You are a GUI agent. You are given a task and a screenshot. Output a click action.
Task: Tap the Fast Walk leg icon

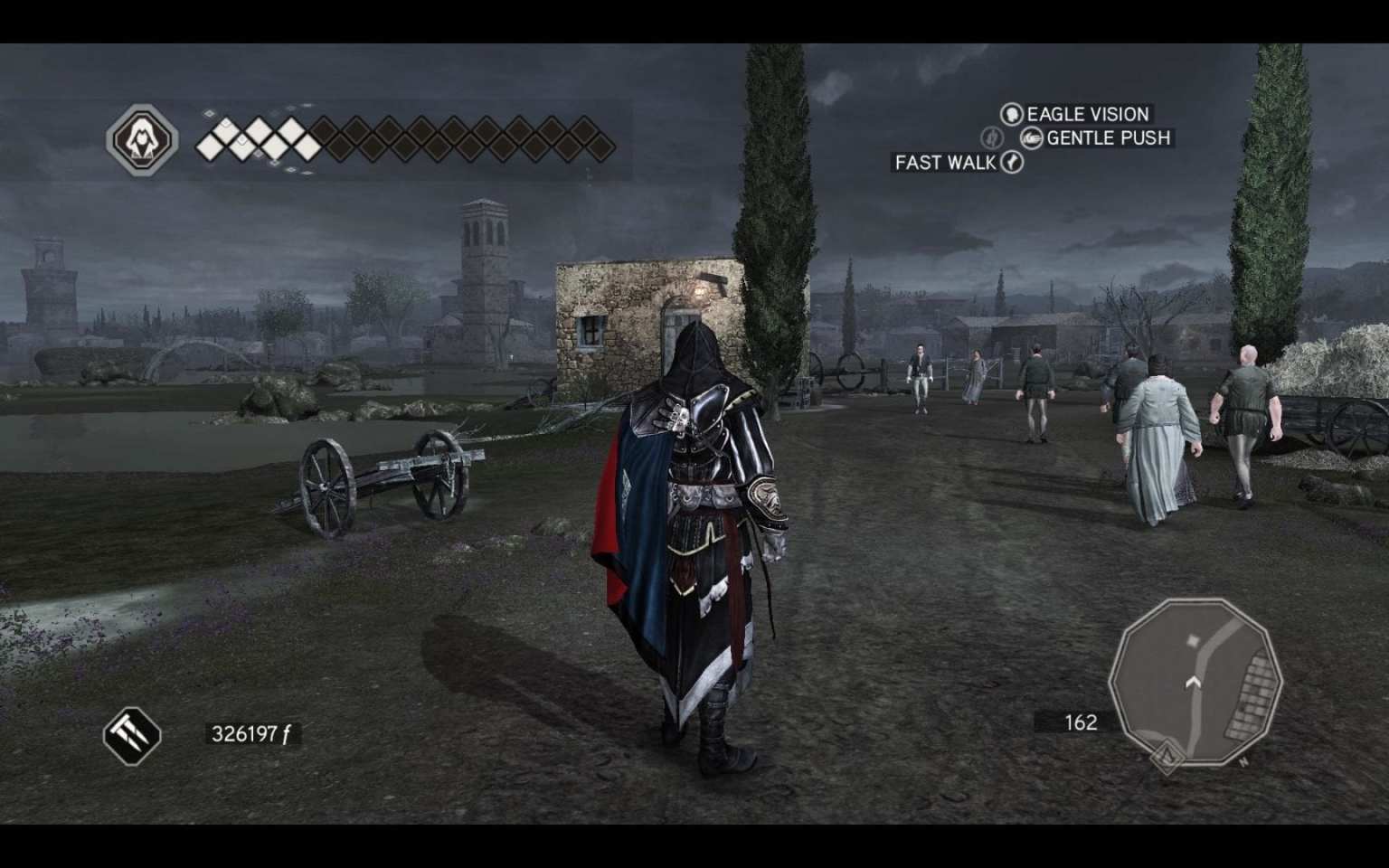(1012, 163)
